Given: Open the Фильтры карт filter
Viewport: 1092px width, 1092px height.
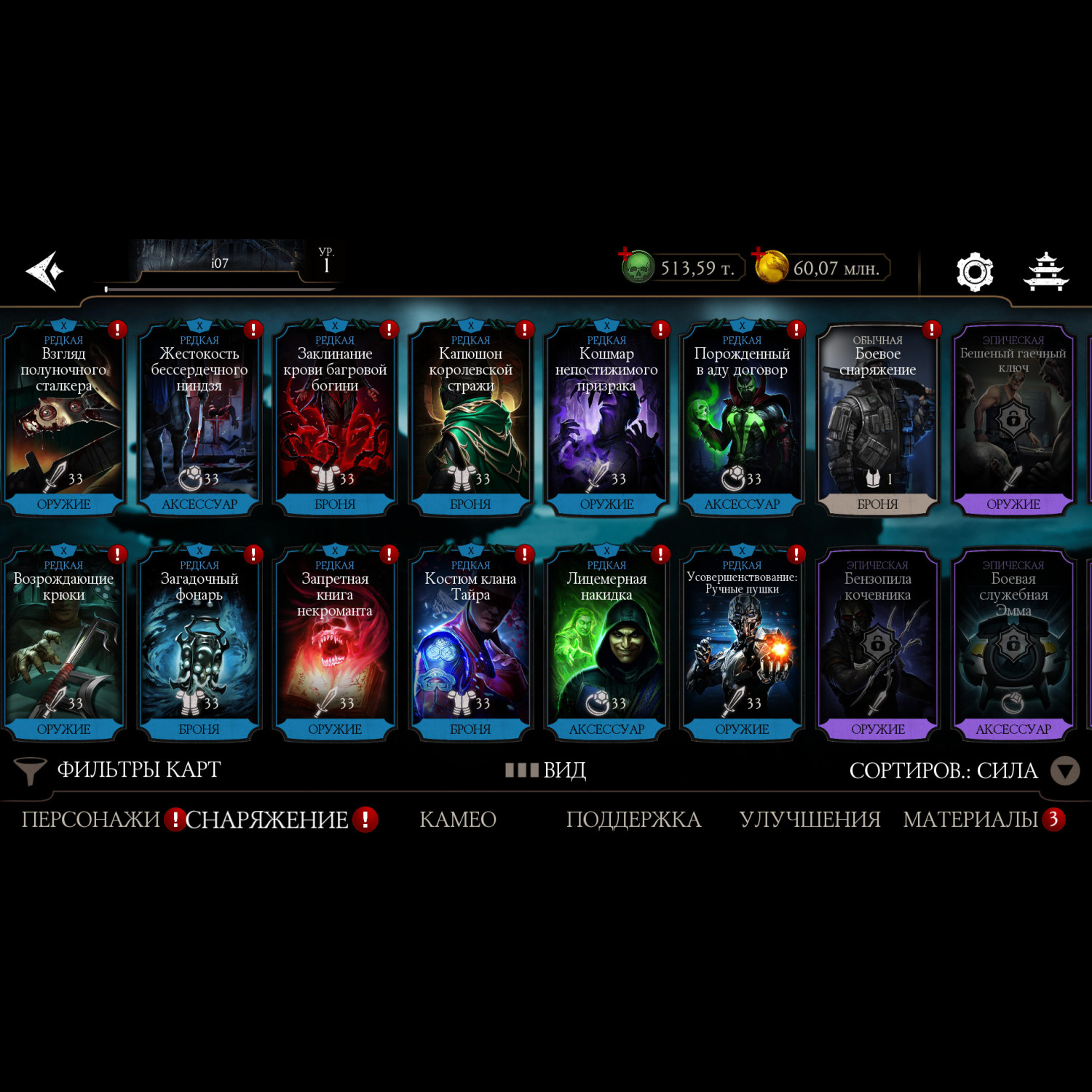Looking at the screenshot, I should click(118, 770).
